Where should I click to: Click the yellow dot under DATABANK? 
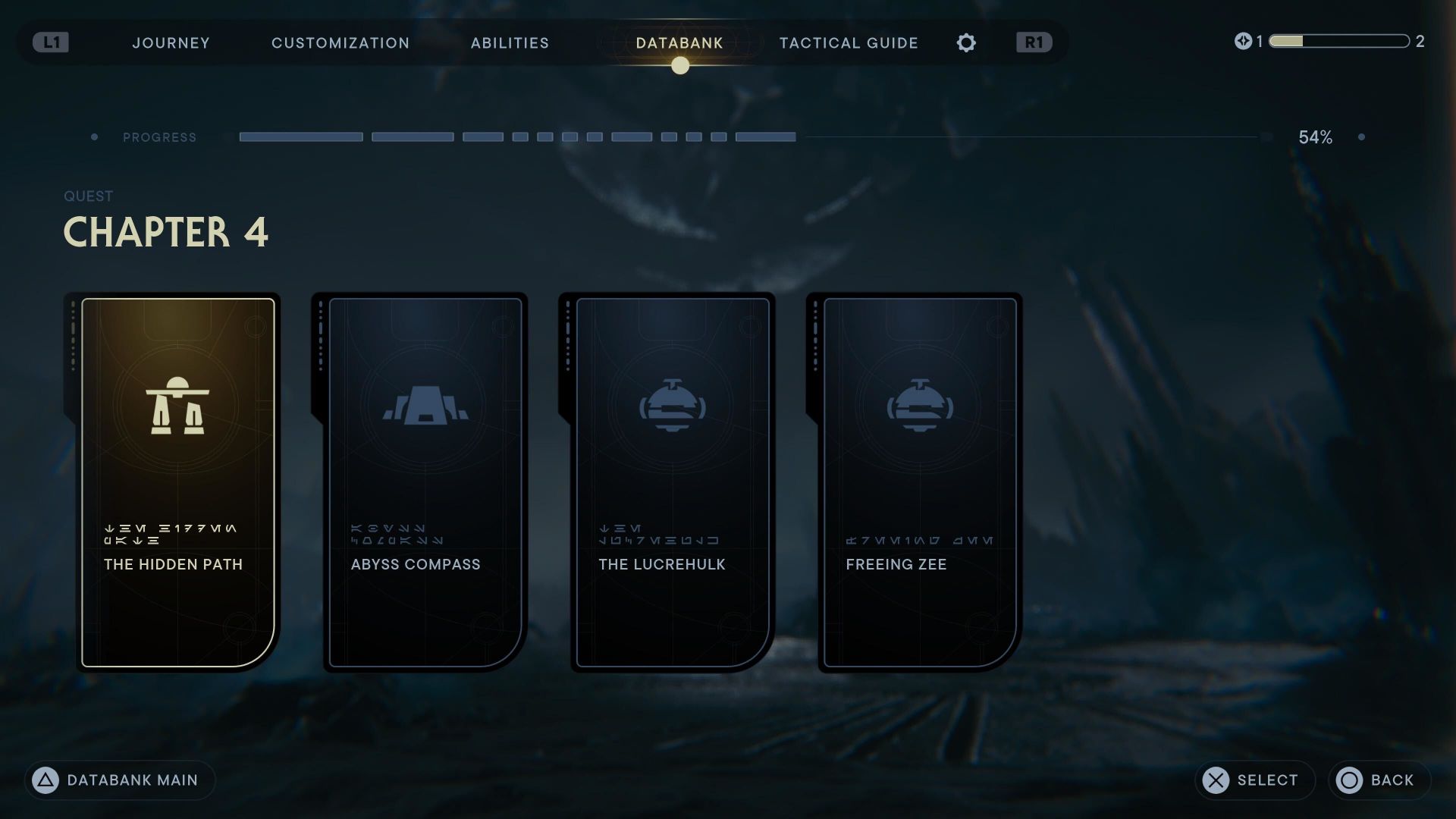pos(679,67)
